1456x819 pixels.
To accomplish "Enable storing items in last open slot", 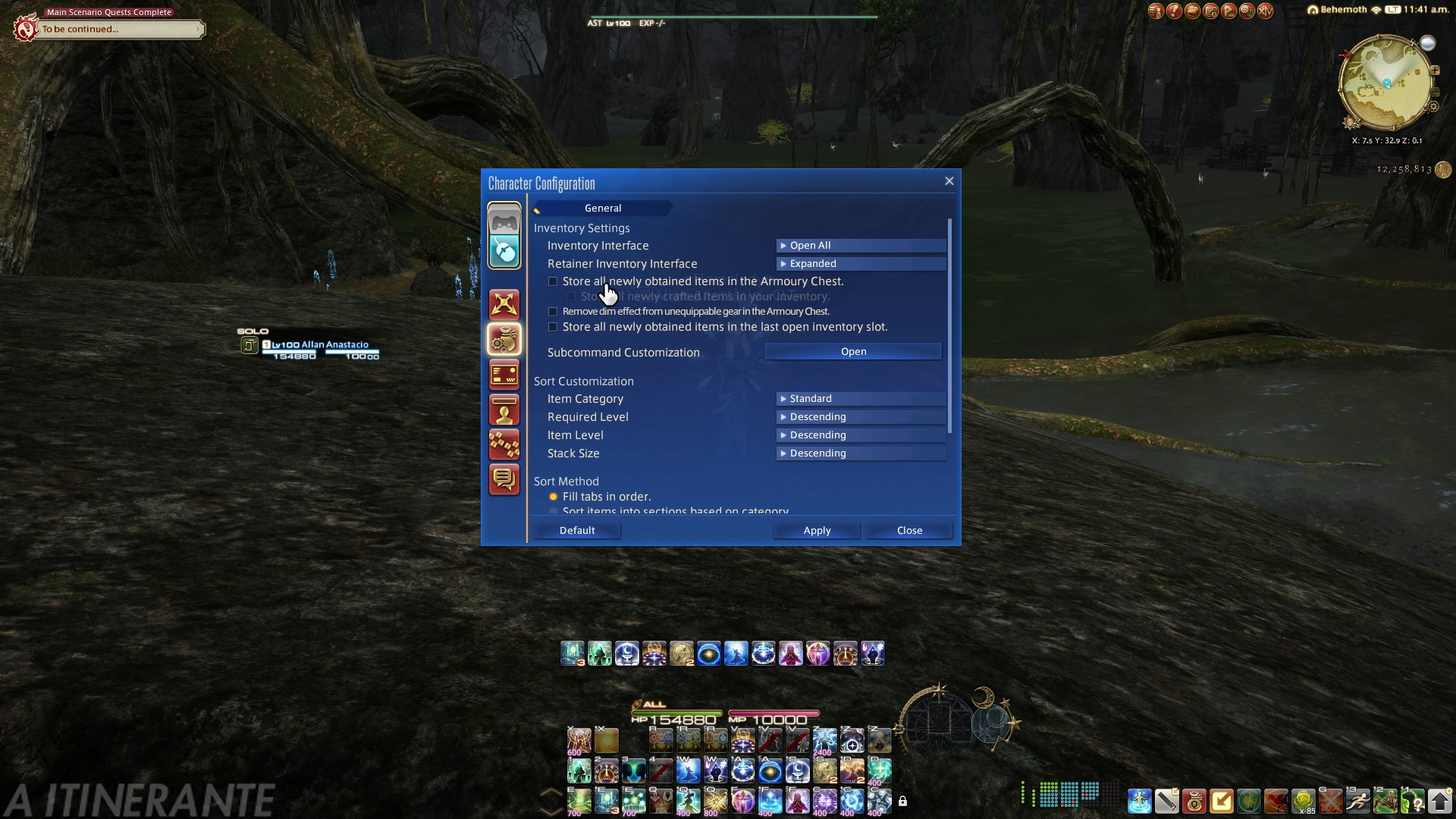I will tap(553, 328).
